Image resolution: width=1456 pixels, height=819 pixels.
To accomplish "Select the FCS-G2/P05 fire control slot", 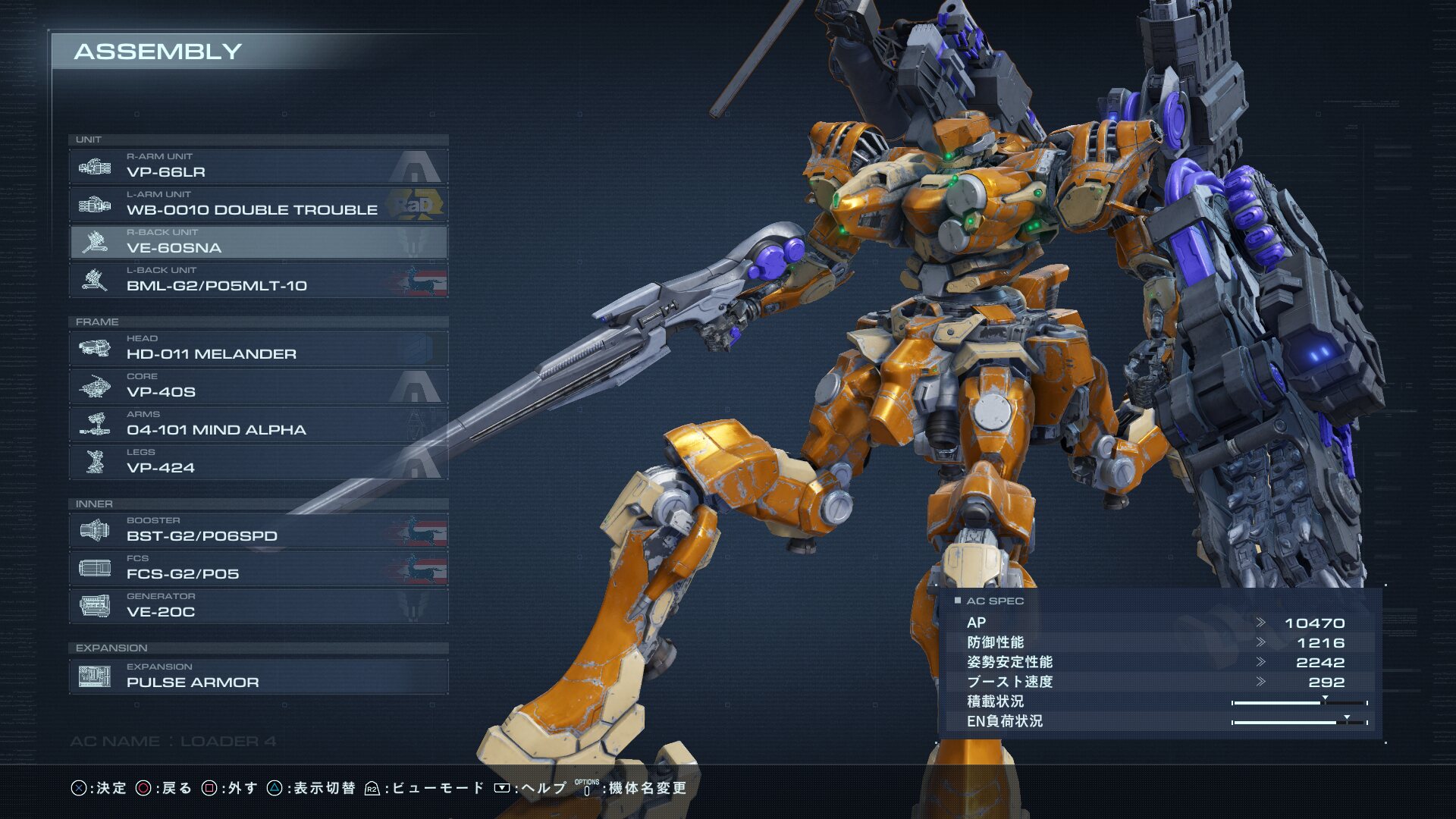I will [x=258, y=568].
